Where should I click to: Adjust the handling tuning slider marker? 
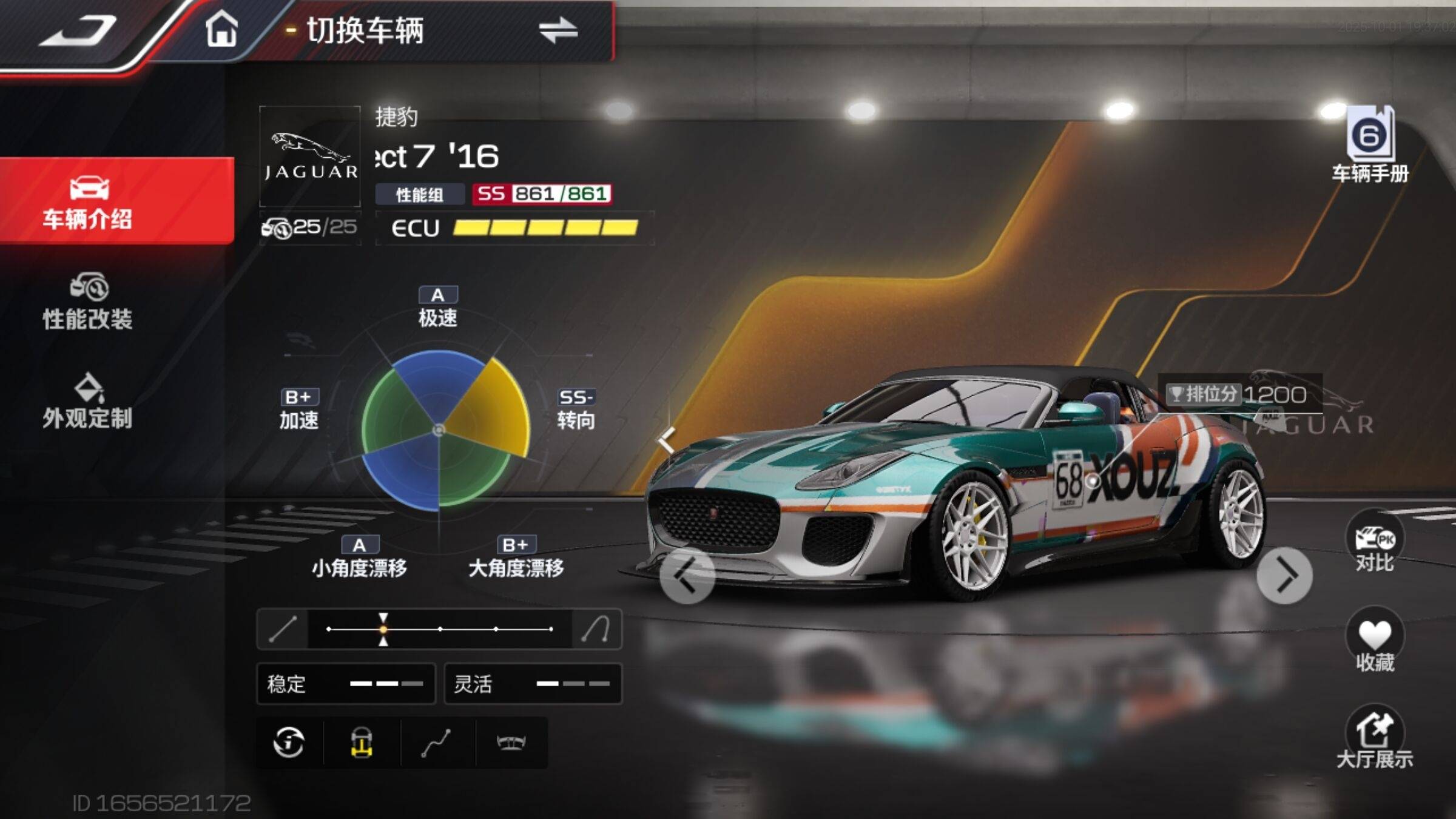[x=383, y=629]
